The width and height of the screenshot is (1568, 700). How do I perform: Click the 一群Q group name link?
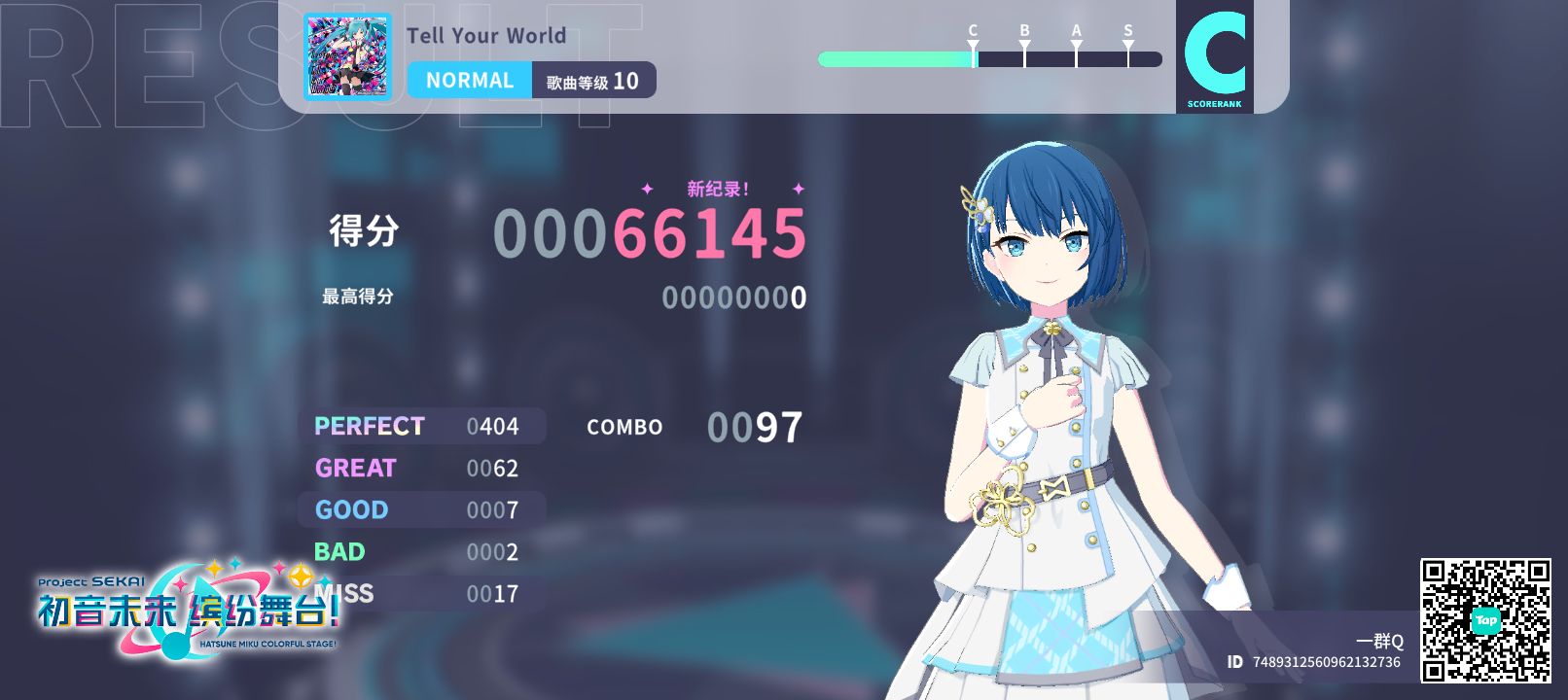click(x=1380, y=642)
